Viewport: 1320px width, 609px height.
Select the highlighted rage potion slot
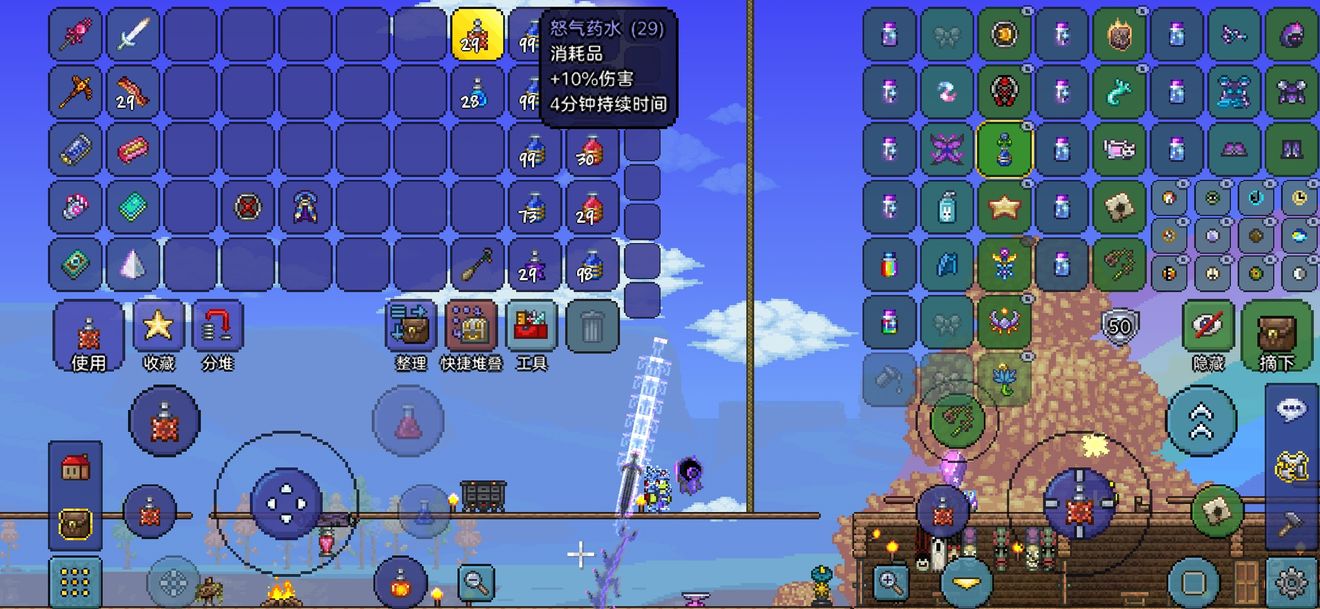point(477,35)
